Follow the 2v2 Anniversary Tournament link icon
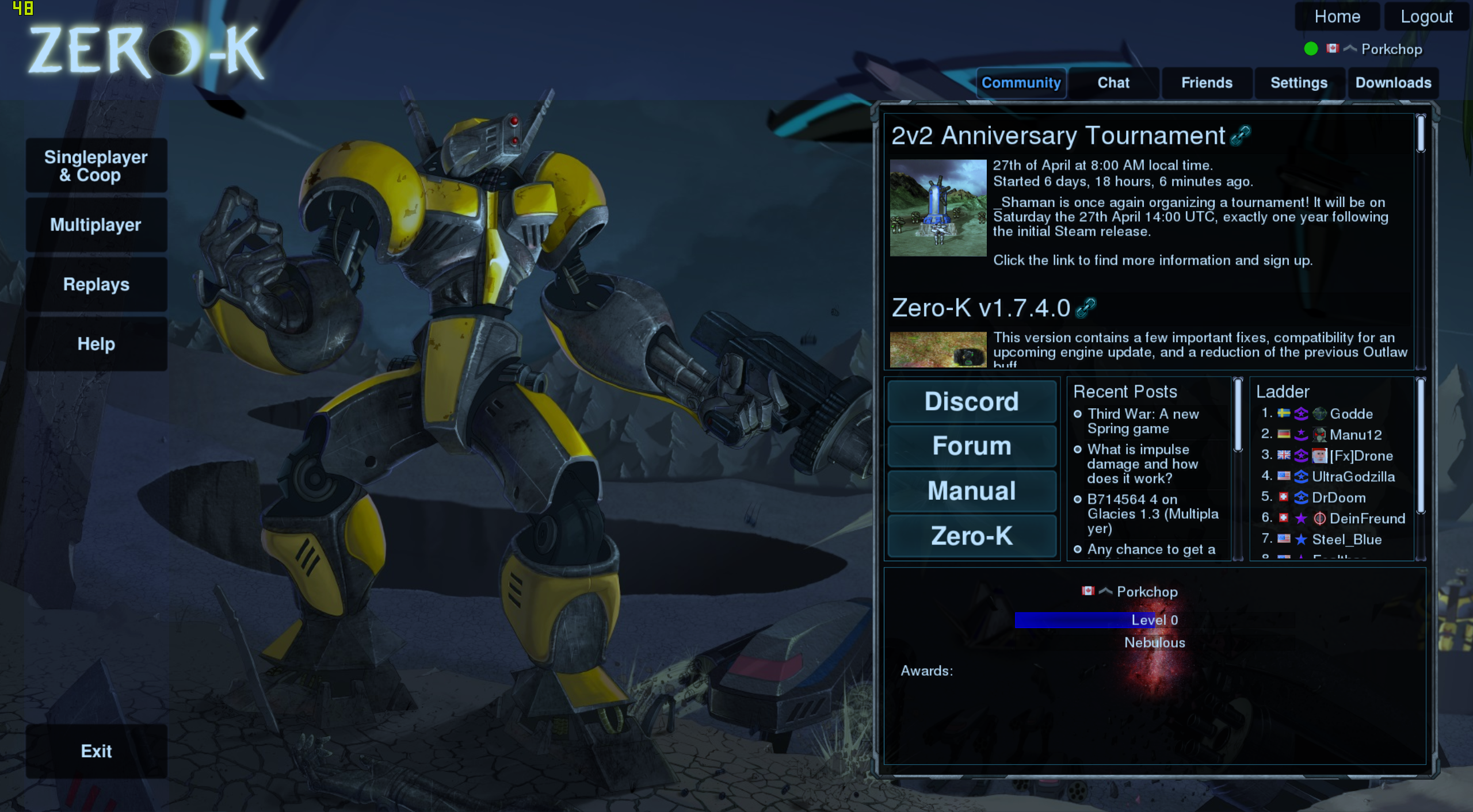The height and width of the screenshot is (812, 1473). tap(1241, 136)
